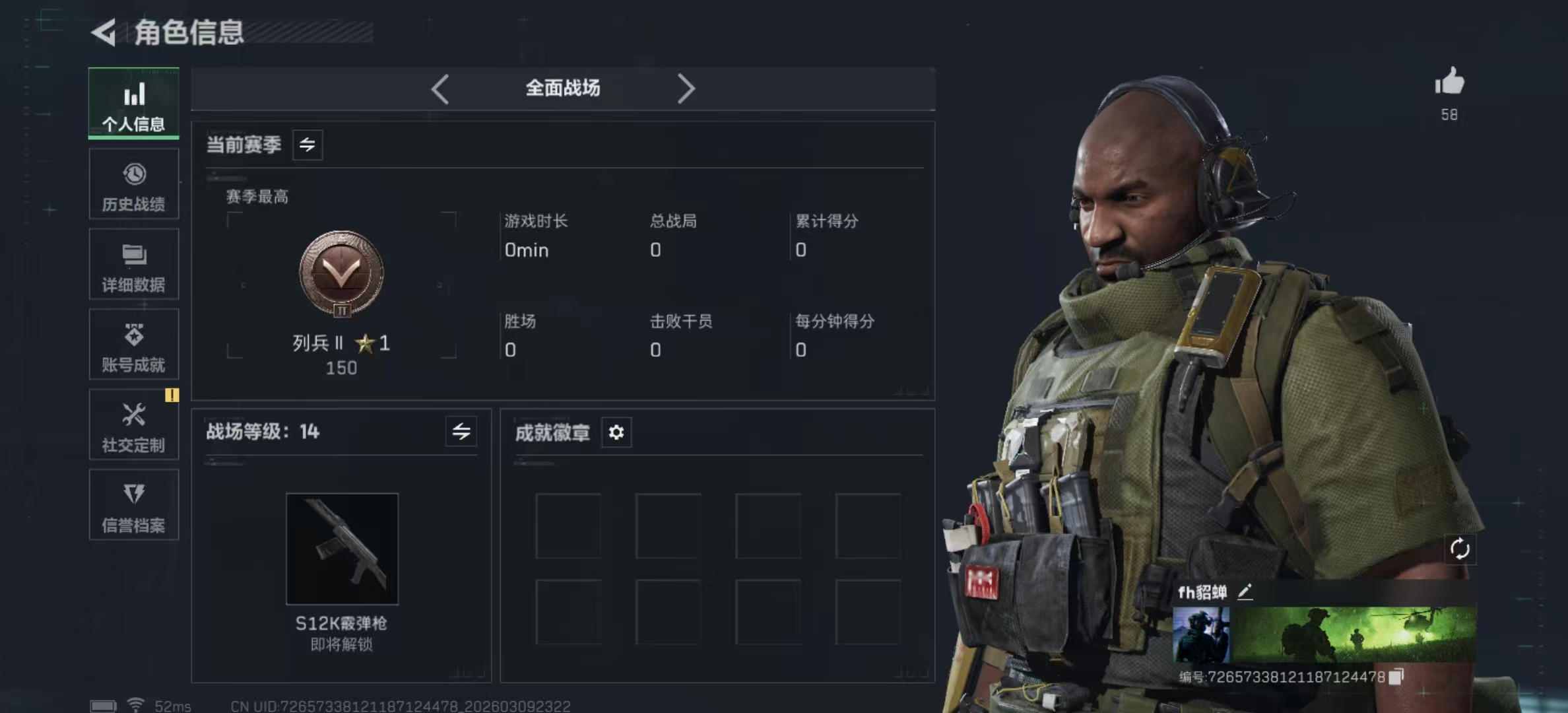Select the 全面战场 mode tab
The image size is (1568, 713).
point(562,88)
